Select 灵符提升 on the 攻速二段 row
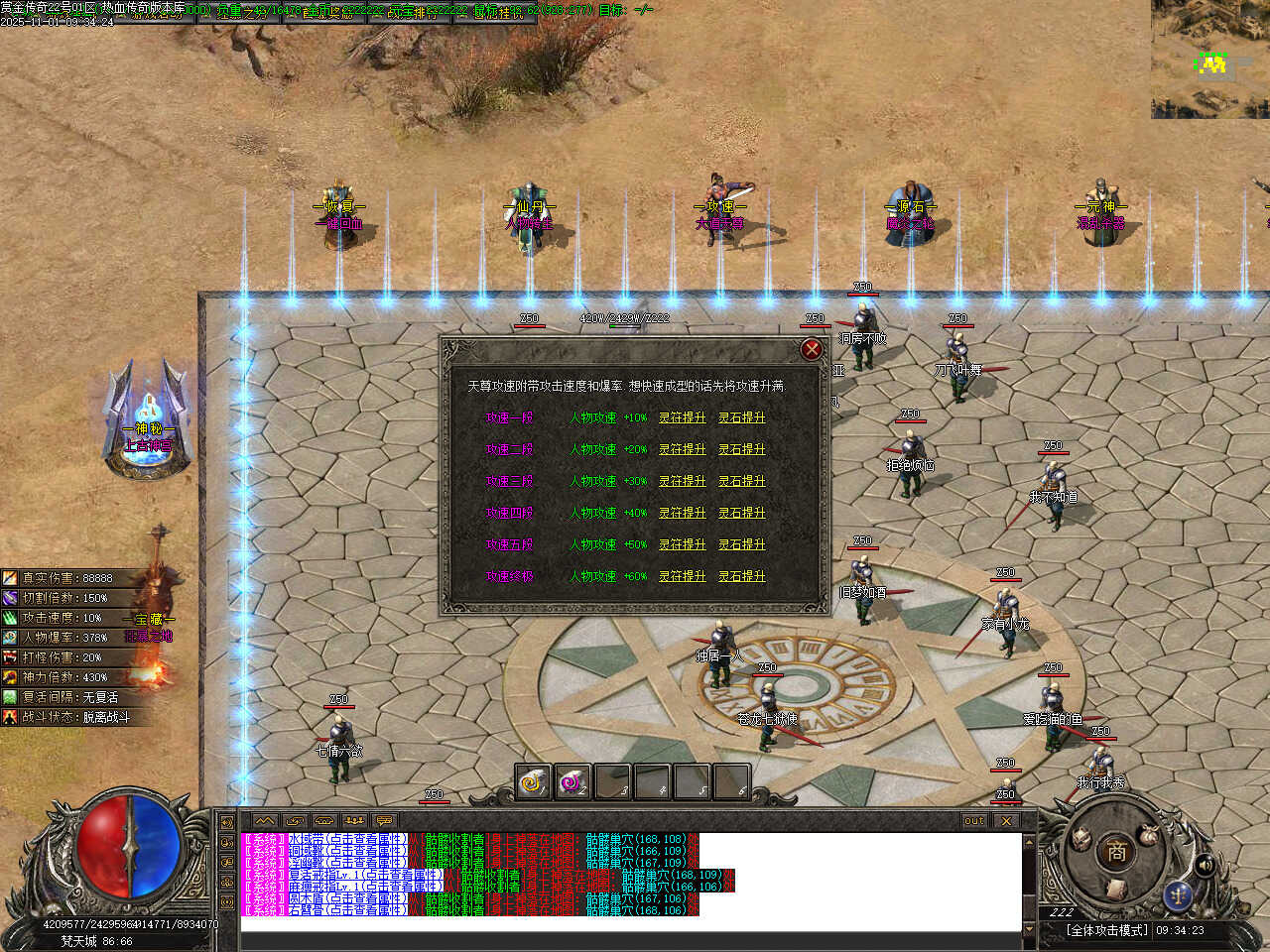1270x952 pixels. click(x=683, y=449)
